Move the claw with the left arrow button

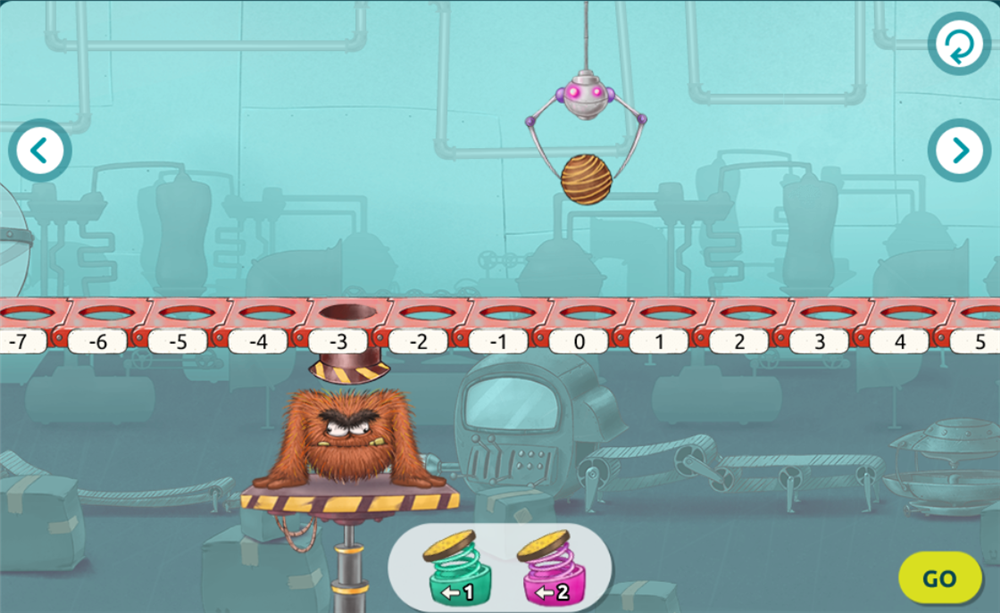(40, 150)
